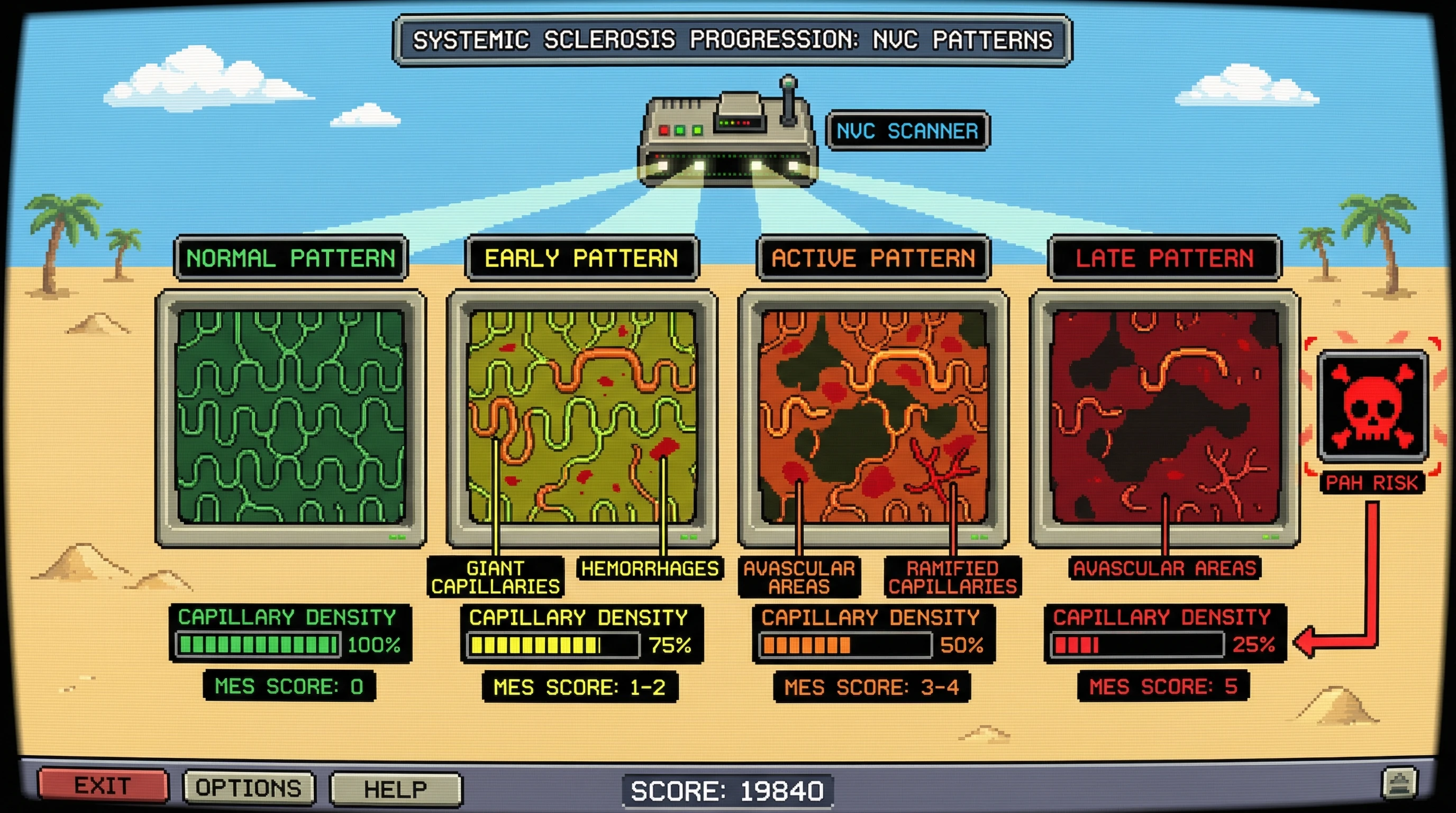Open the HELP screen
The height and width of the screenshot is (813, 1456).
pos(395,789)
